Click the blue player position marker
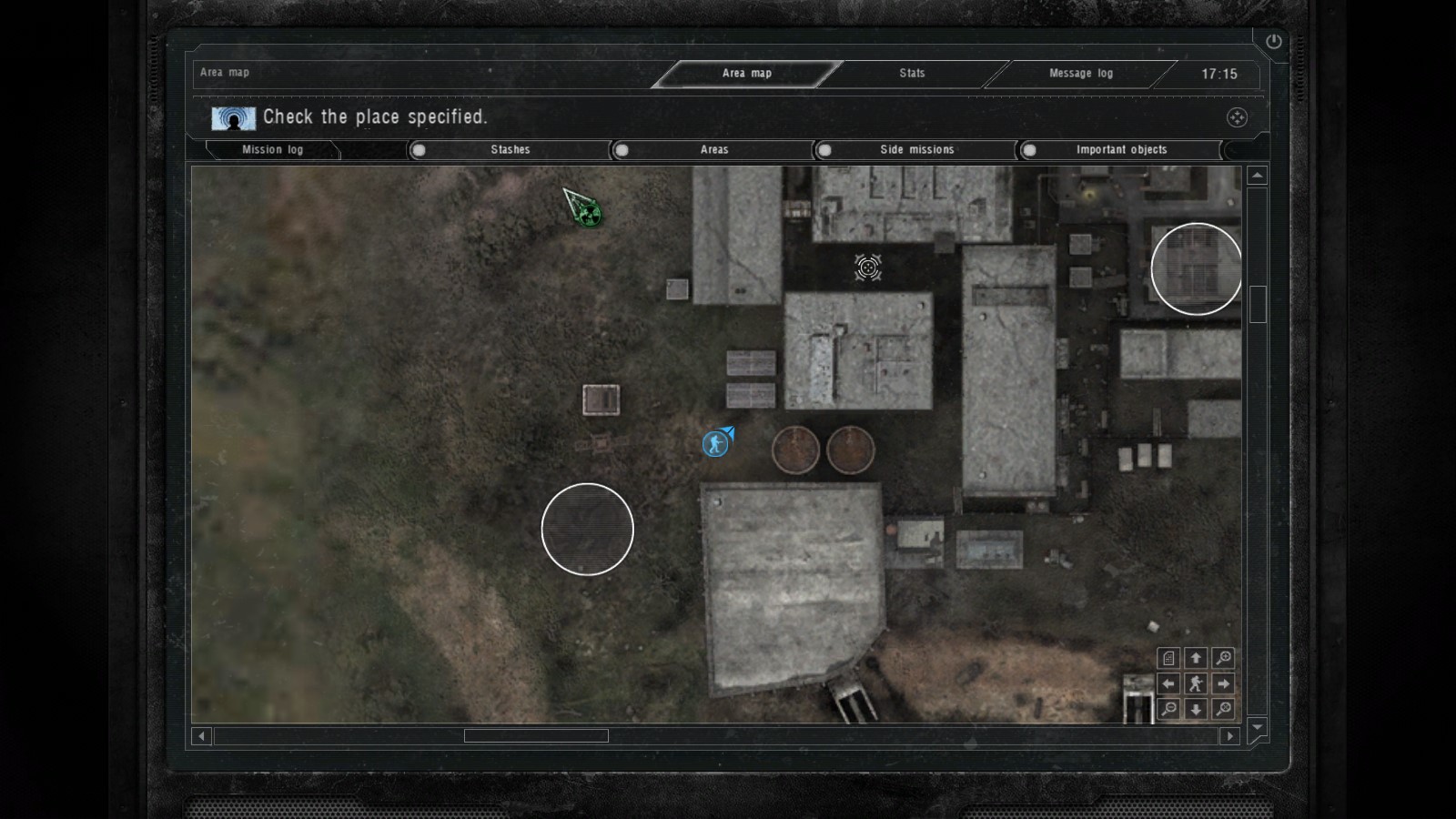 point(716,444)
